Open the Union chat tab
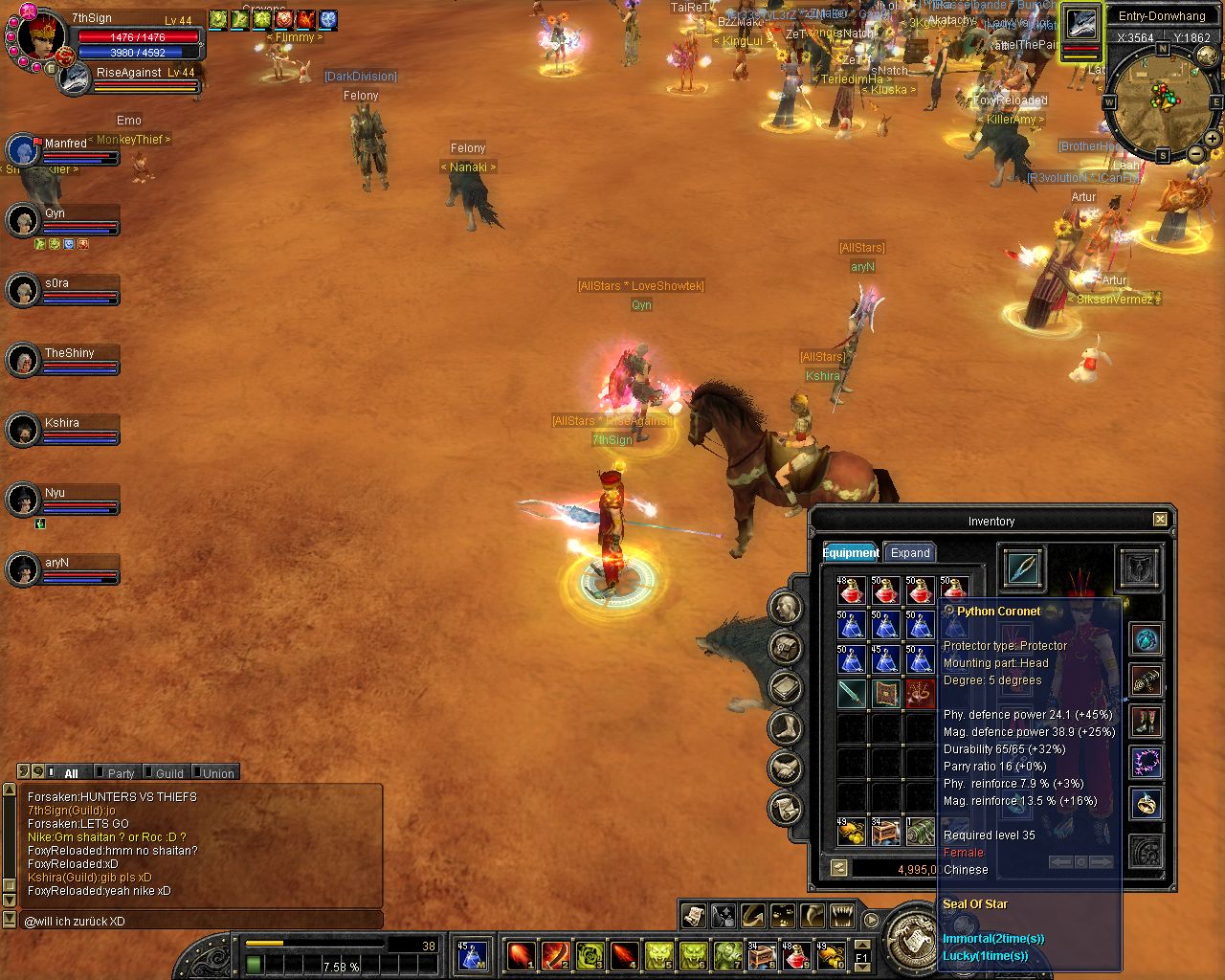1225x980 pixels. click(x=217, y=773)
